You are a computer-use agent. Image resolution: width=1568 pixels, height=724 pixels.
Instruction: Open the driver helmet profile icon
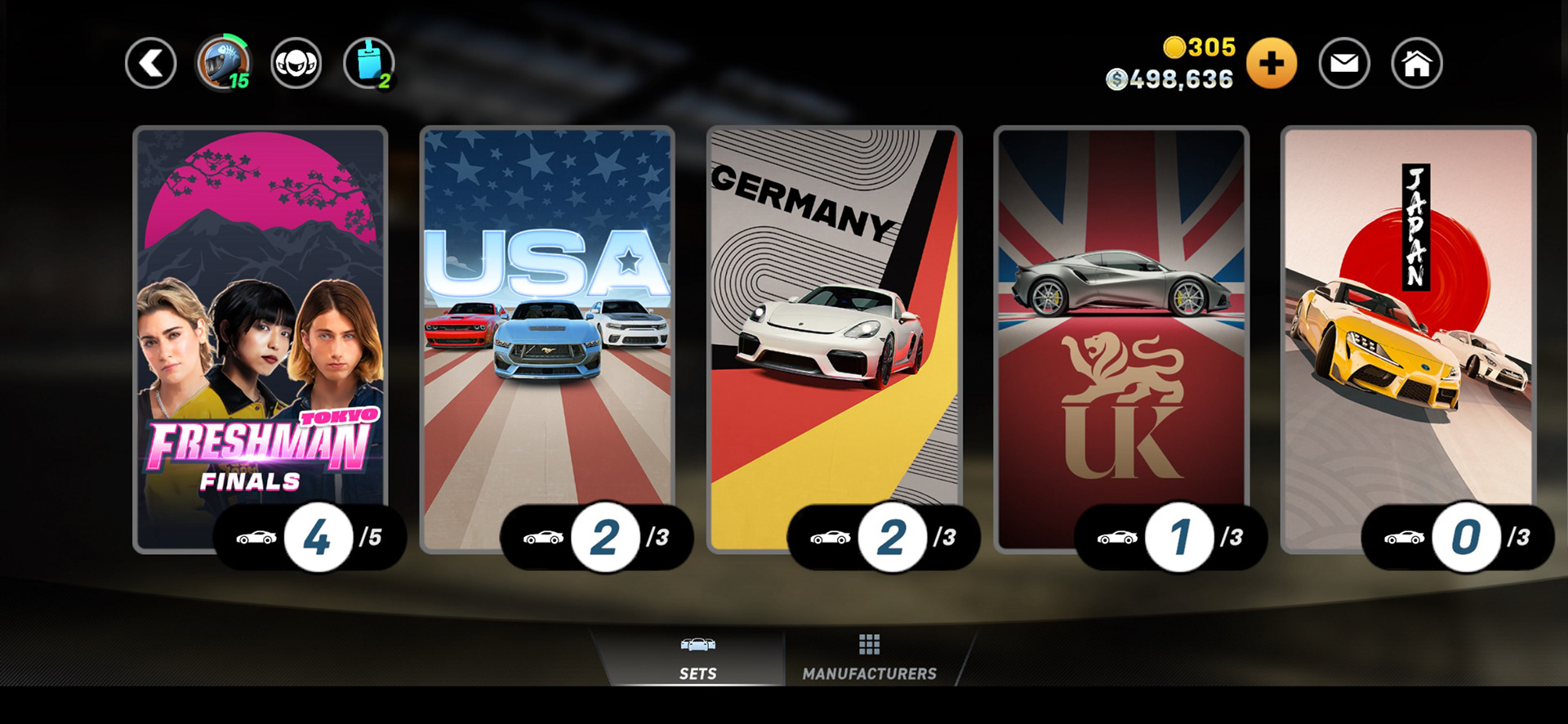(223, 64)
